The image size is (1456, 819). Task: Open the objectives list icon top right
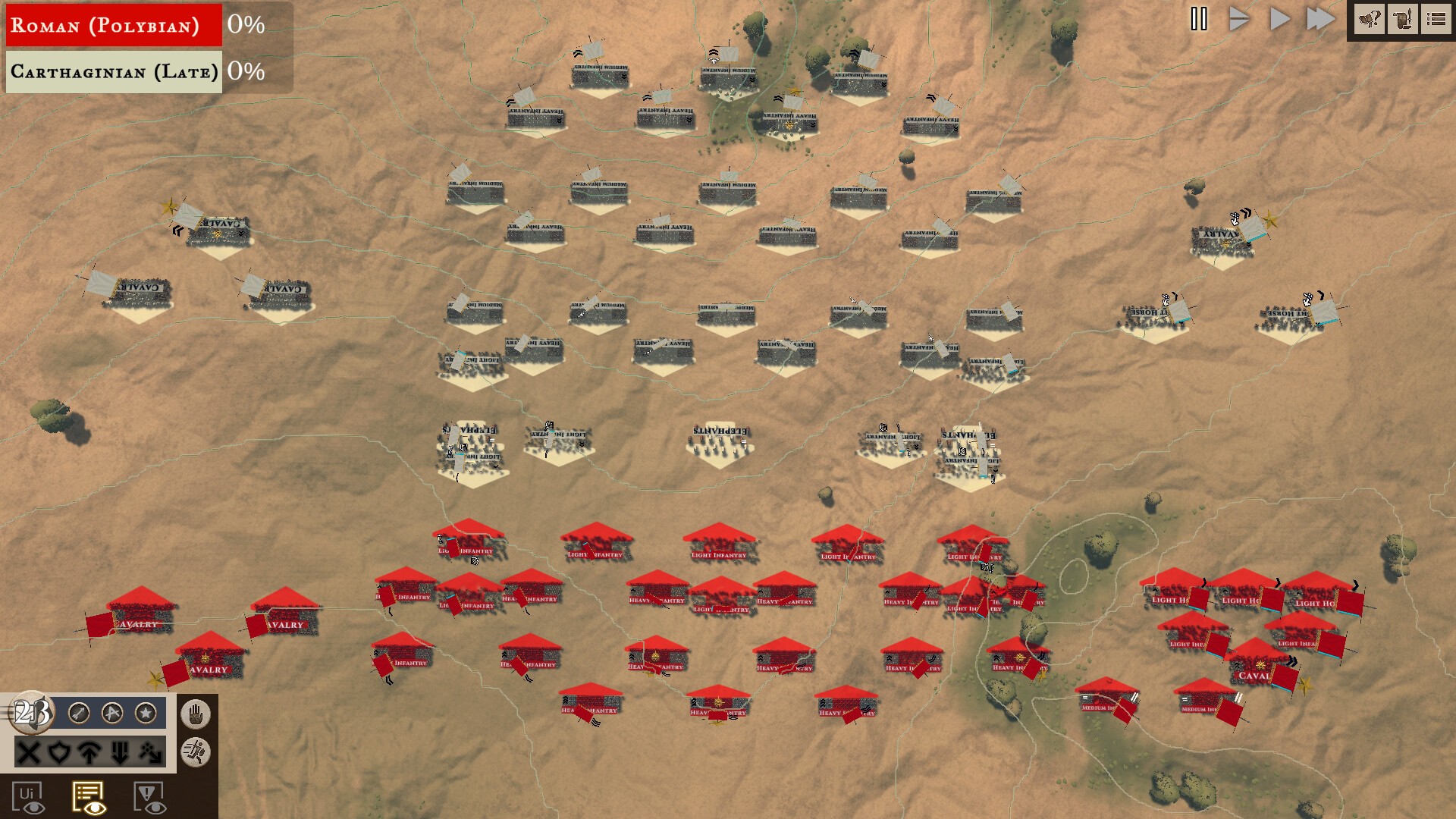click(1436, 19)
